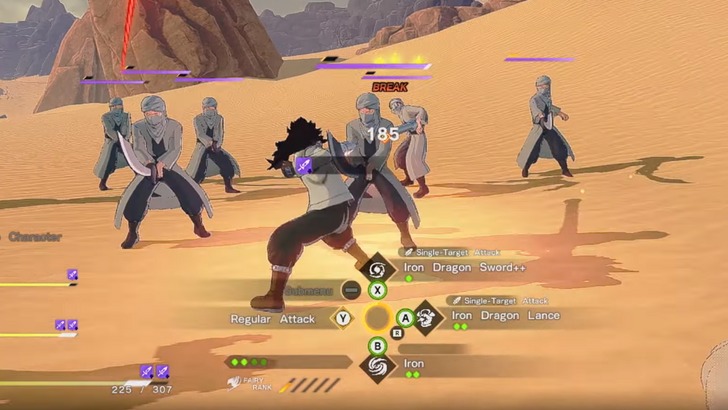Click the Iron Dragon Lance dragon icon
This screenshot has height=410, width=728.
click(427, 317)
